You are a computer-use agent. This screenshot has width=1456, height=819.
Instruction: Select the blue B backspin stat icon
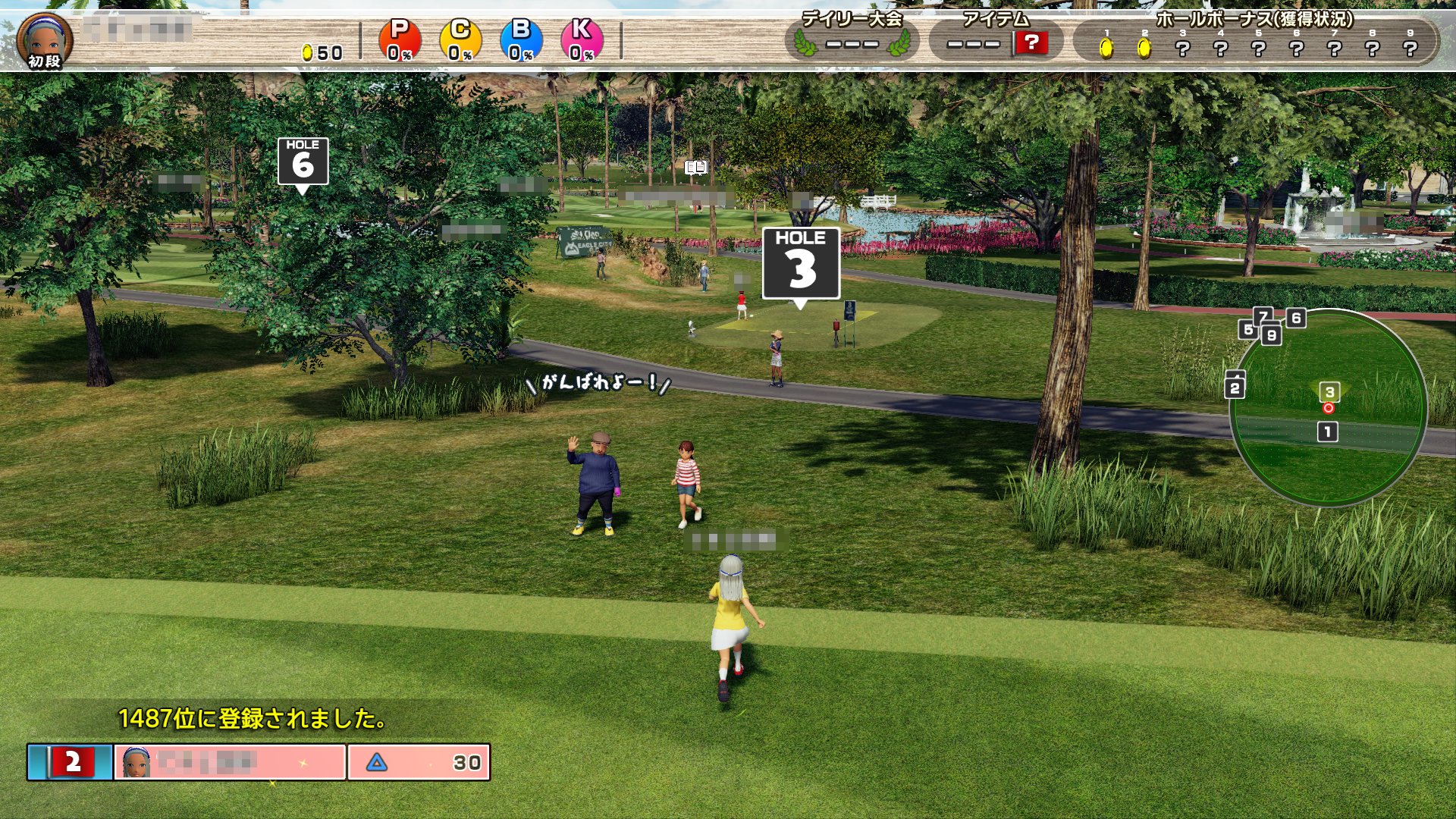click(x=521, y=39)
